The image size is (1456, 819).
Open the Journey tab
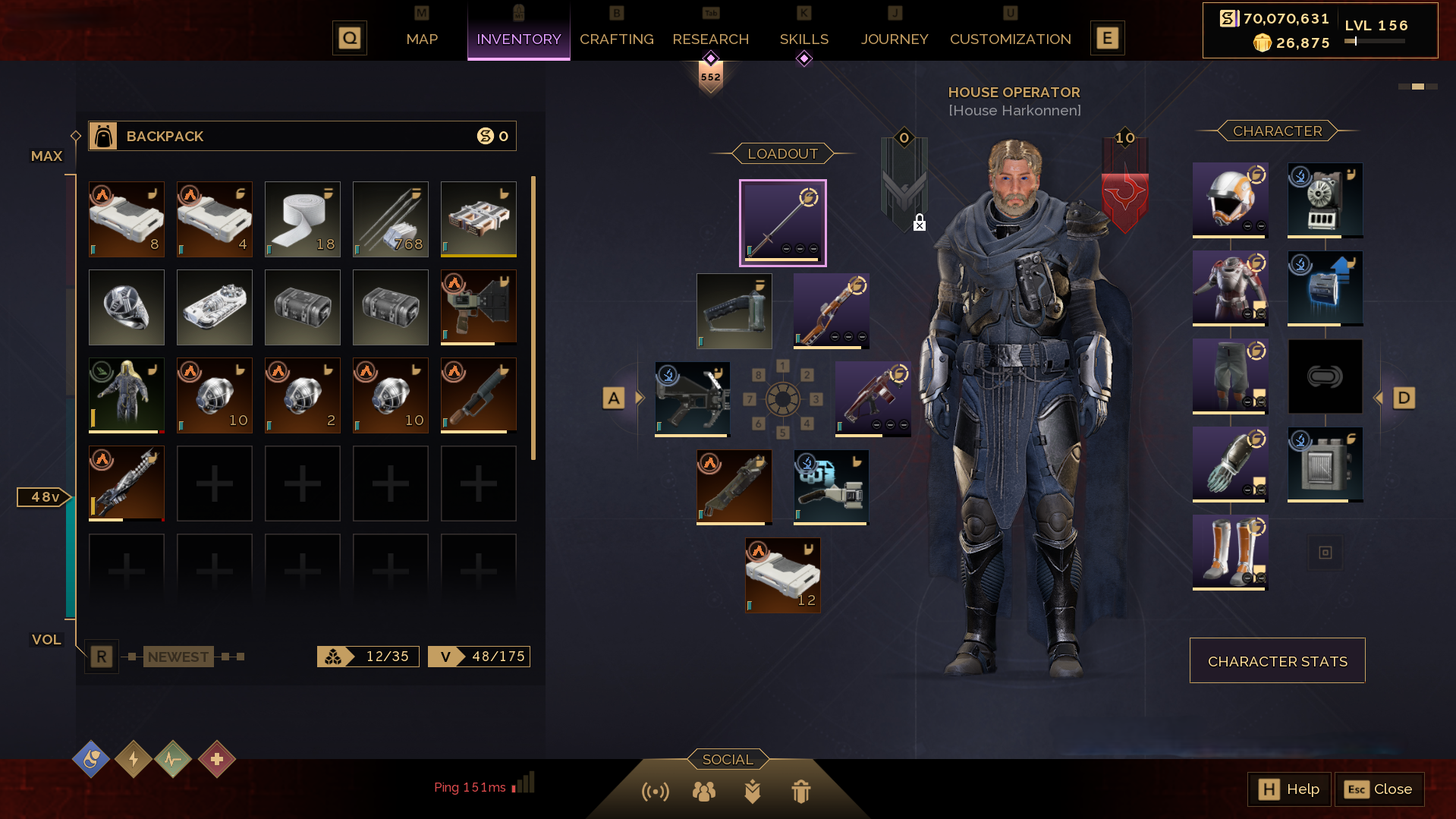coord(895,39)
